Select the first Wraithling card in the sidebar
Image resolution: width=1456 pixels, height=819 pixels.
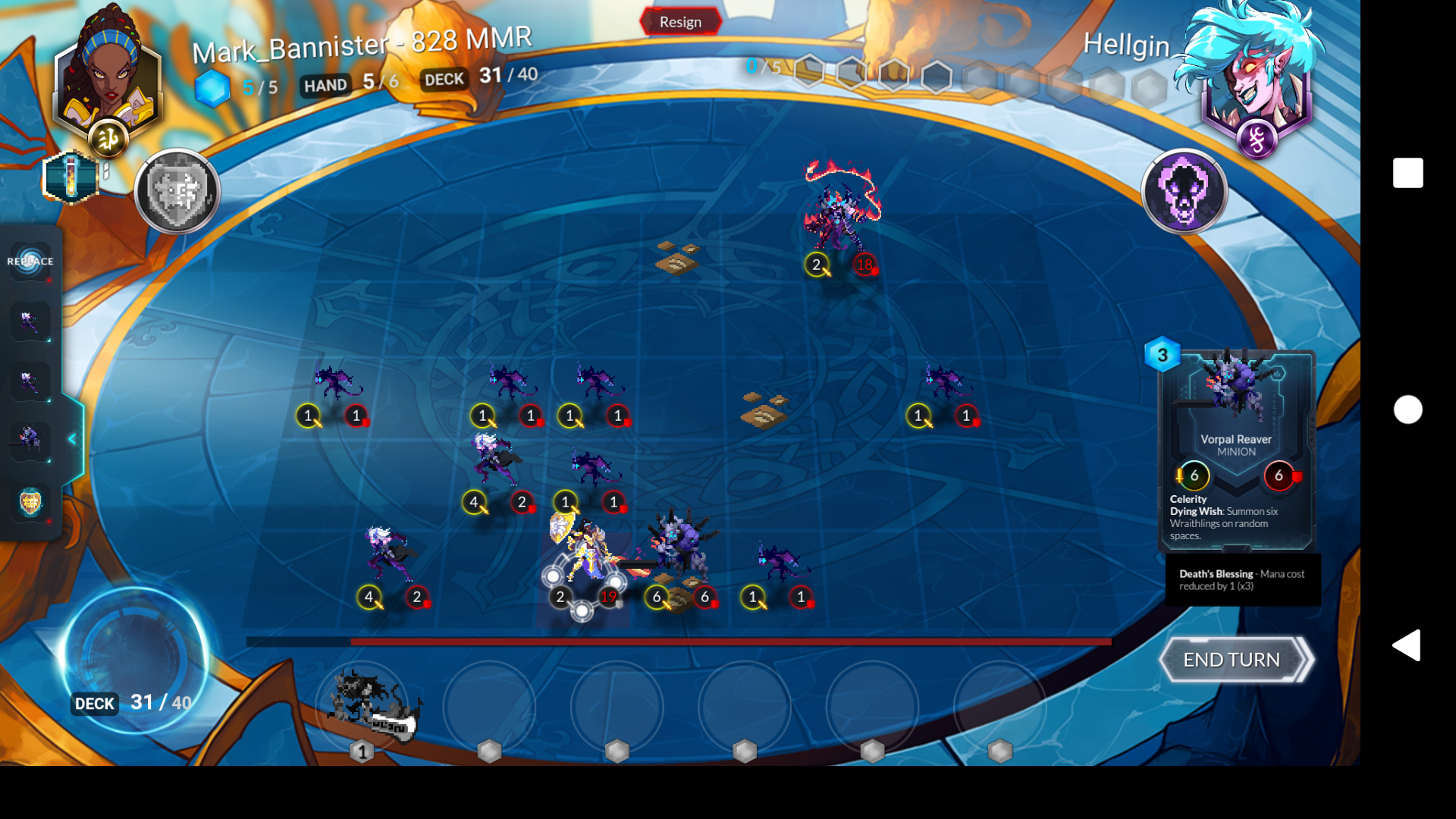point(30,322)
